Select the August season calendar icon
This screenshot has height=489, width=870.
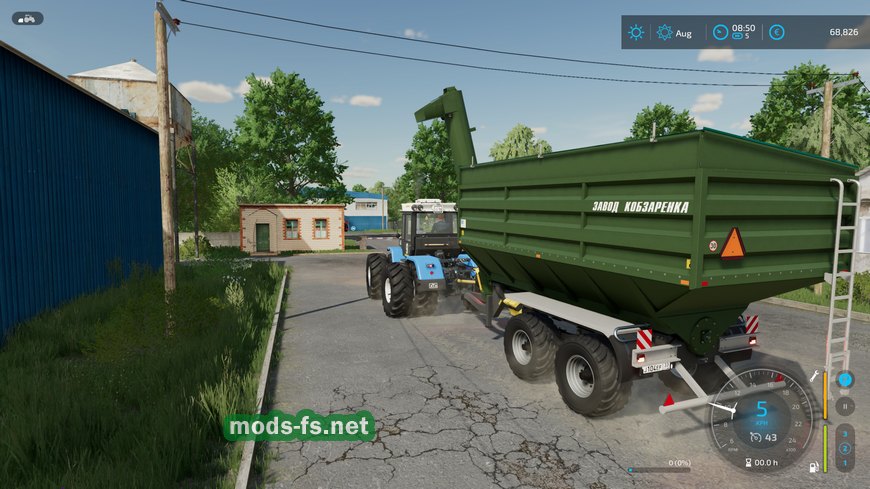click(665, 32)
